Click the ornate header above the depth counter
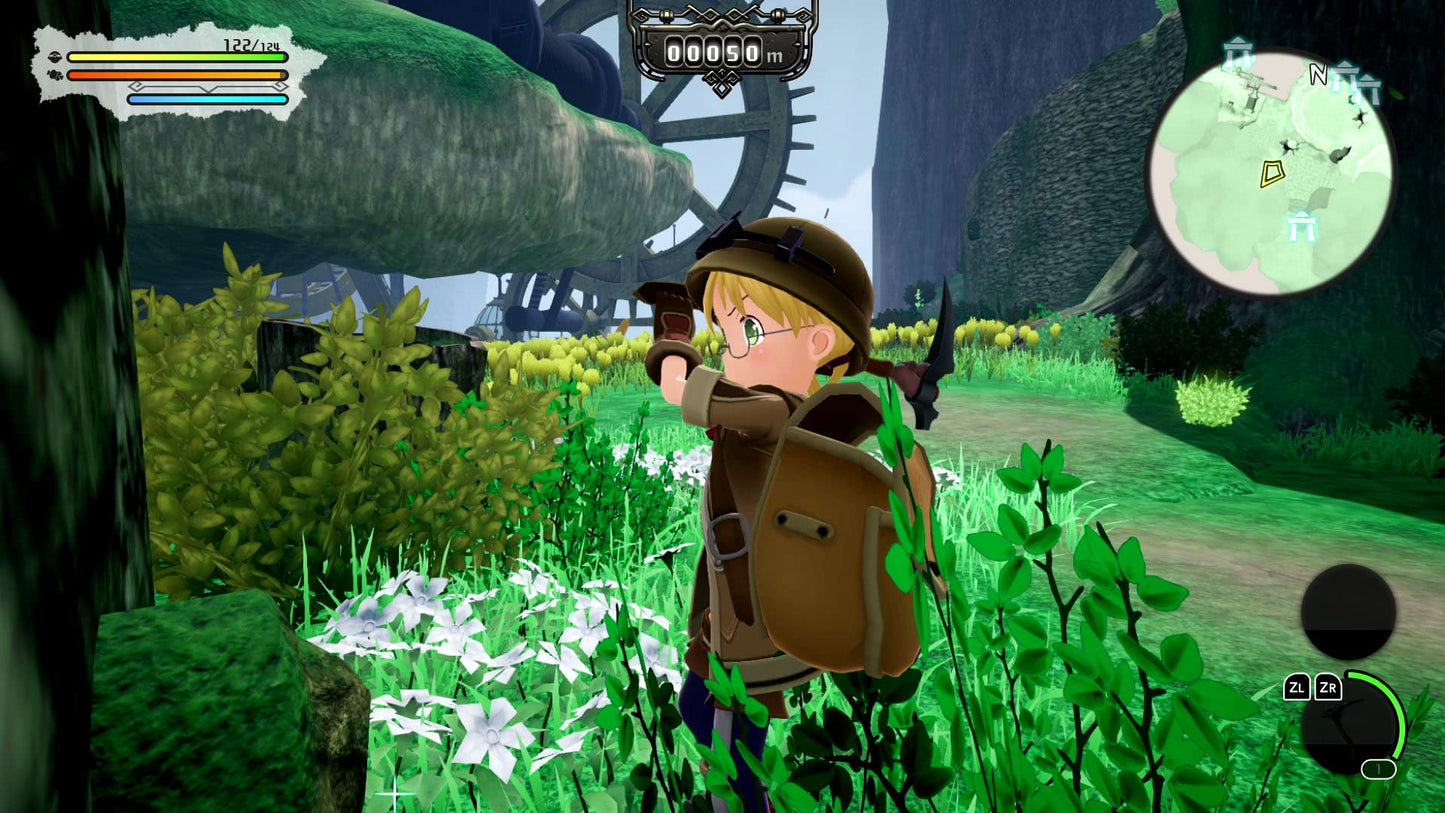The image size is (1445, 813). pyautogui.click(x=722, y=15)
